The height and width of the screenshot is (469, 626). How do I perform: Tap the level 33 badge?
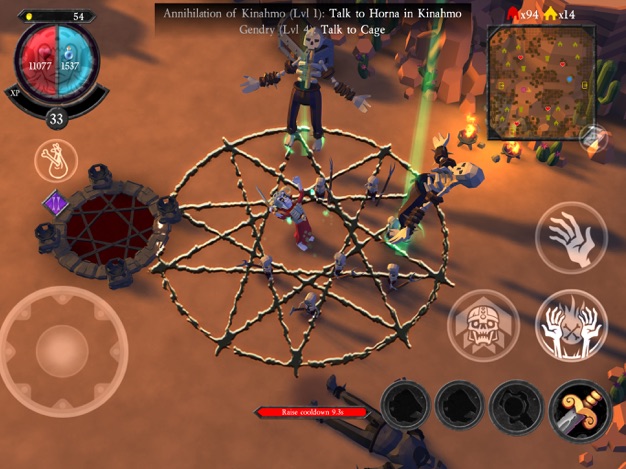[57, 119]
